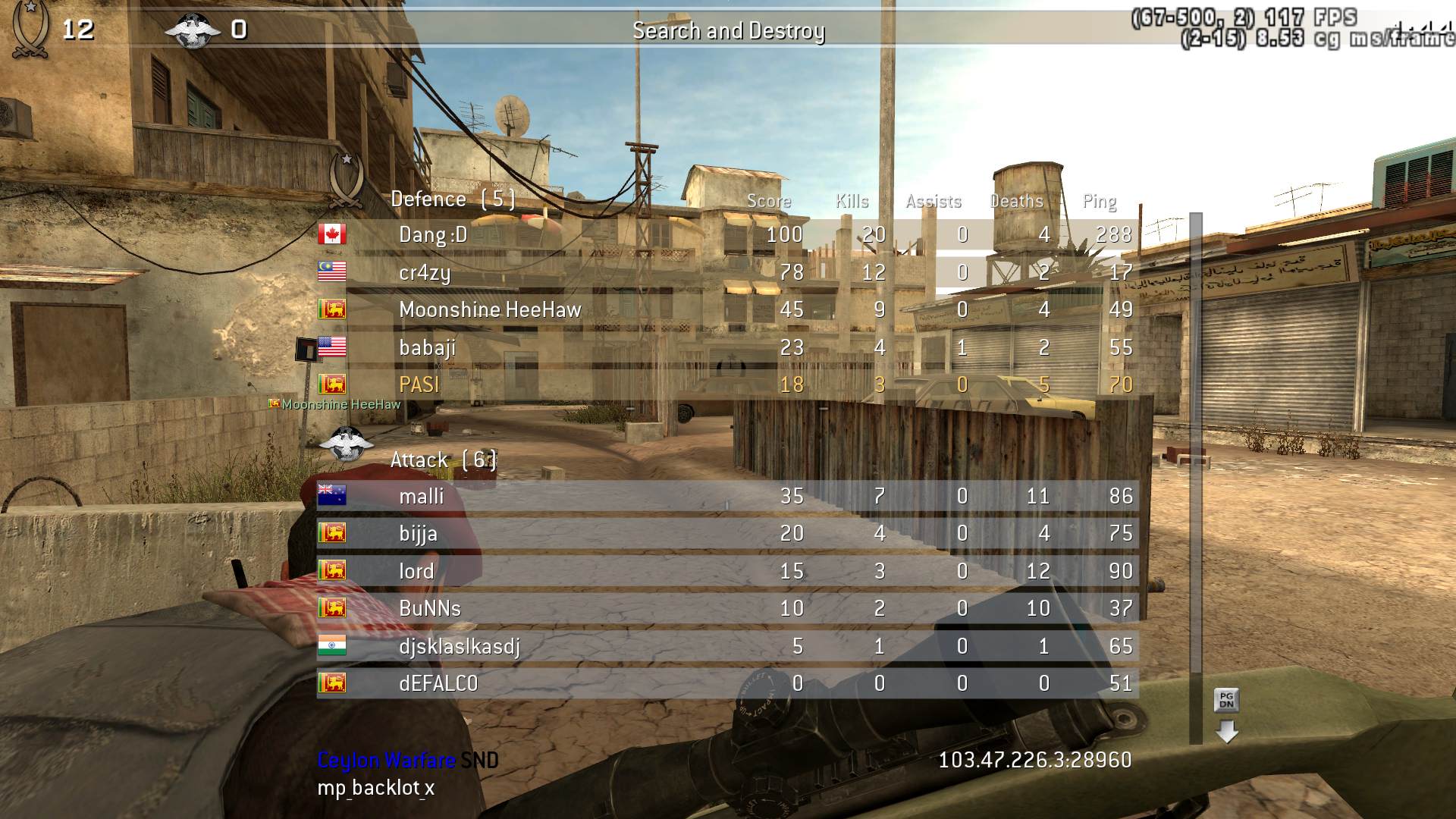The image size is (1456, 819).
Task: Select player djsklaslkasdj
Action: coord(728,646)
